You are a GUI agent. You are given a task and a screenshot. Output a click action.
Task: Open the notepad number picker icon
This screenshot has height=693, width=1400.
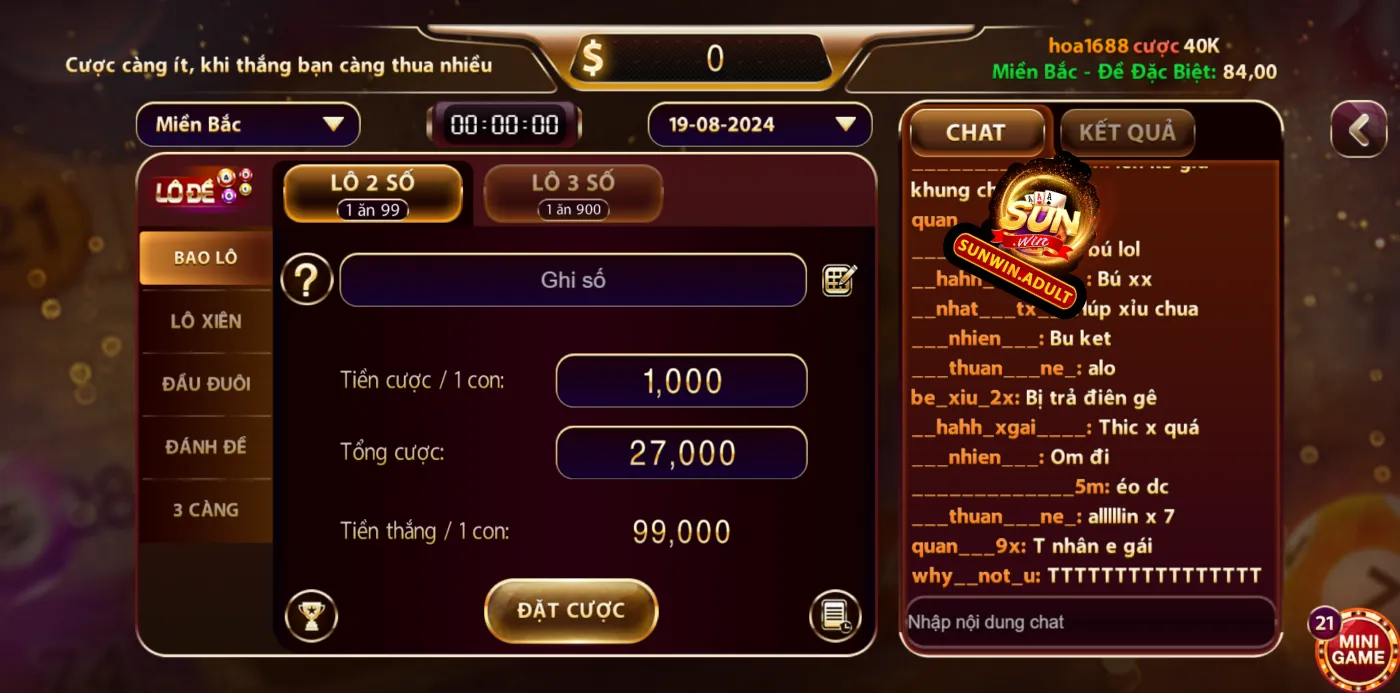[x=839, y=280]
